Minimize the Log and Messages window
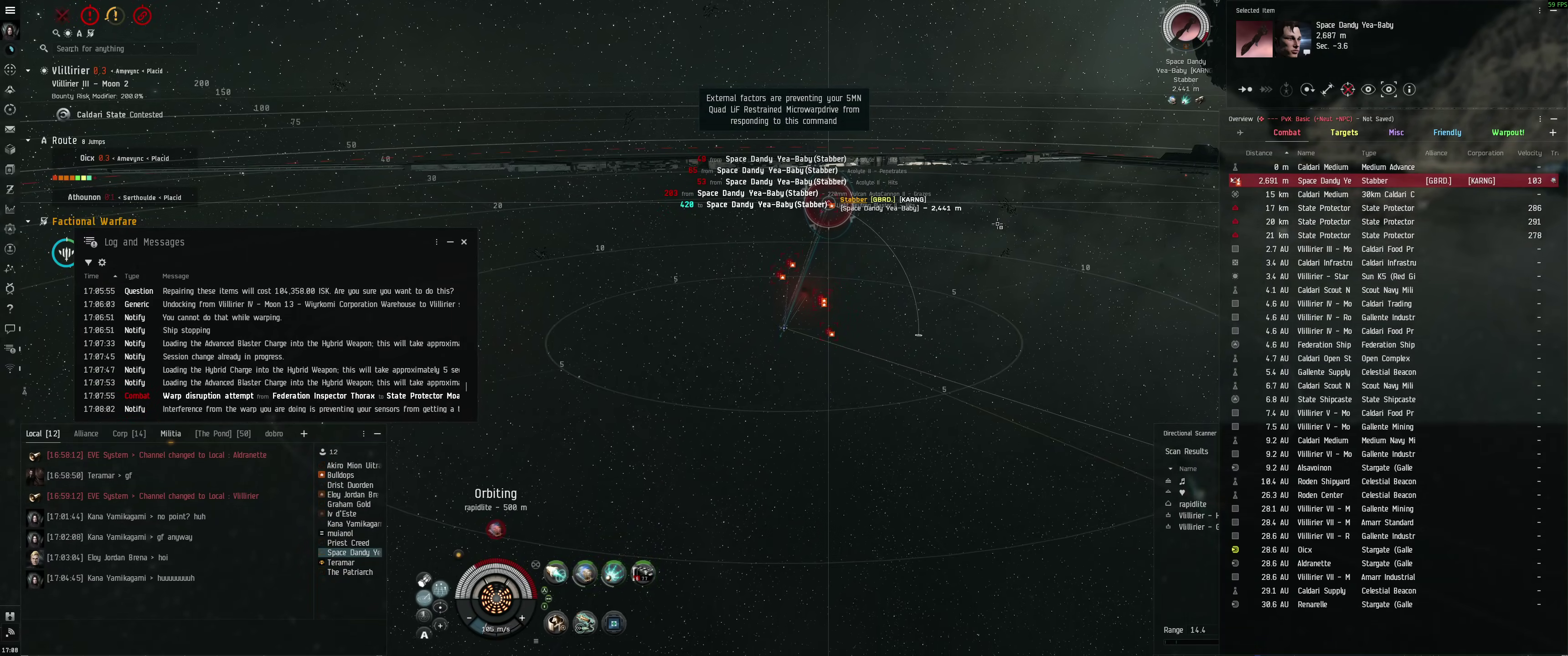Viewport: 1568px width, 656px height. click(450, 242)
